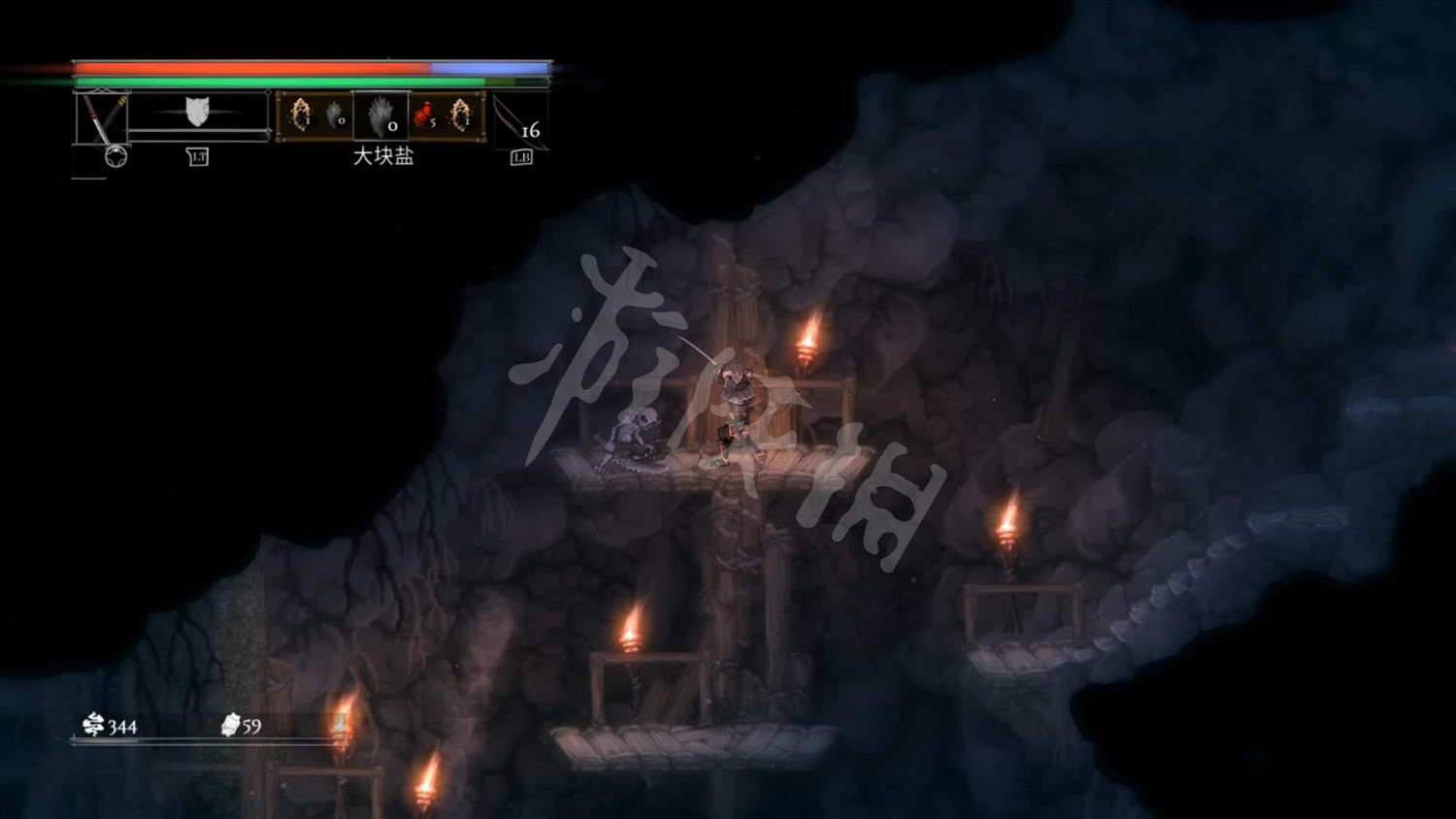
Task: Click the salt count 344 text
Action: click(123, 725)
